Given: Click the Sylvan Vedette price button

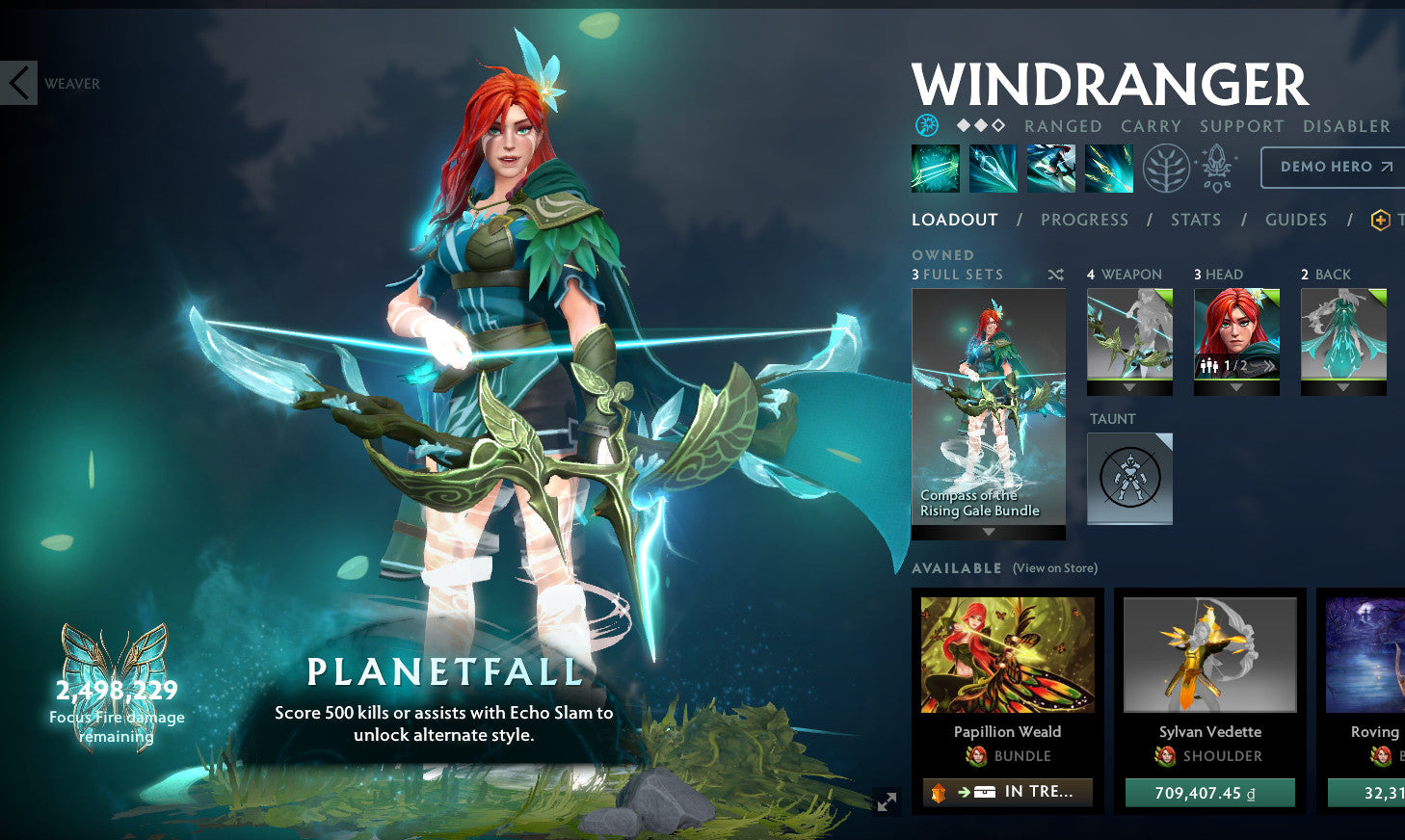Looking at the screenshot, I should click(x=1209, y=792).
